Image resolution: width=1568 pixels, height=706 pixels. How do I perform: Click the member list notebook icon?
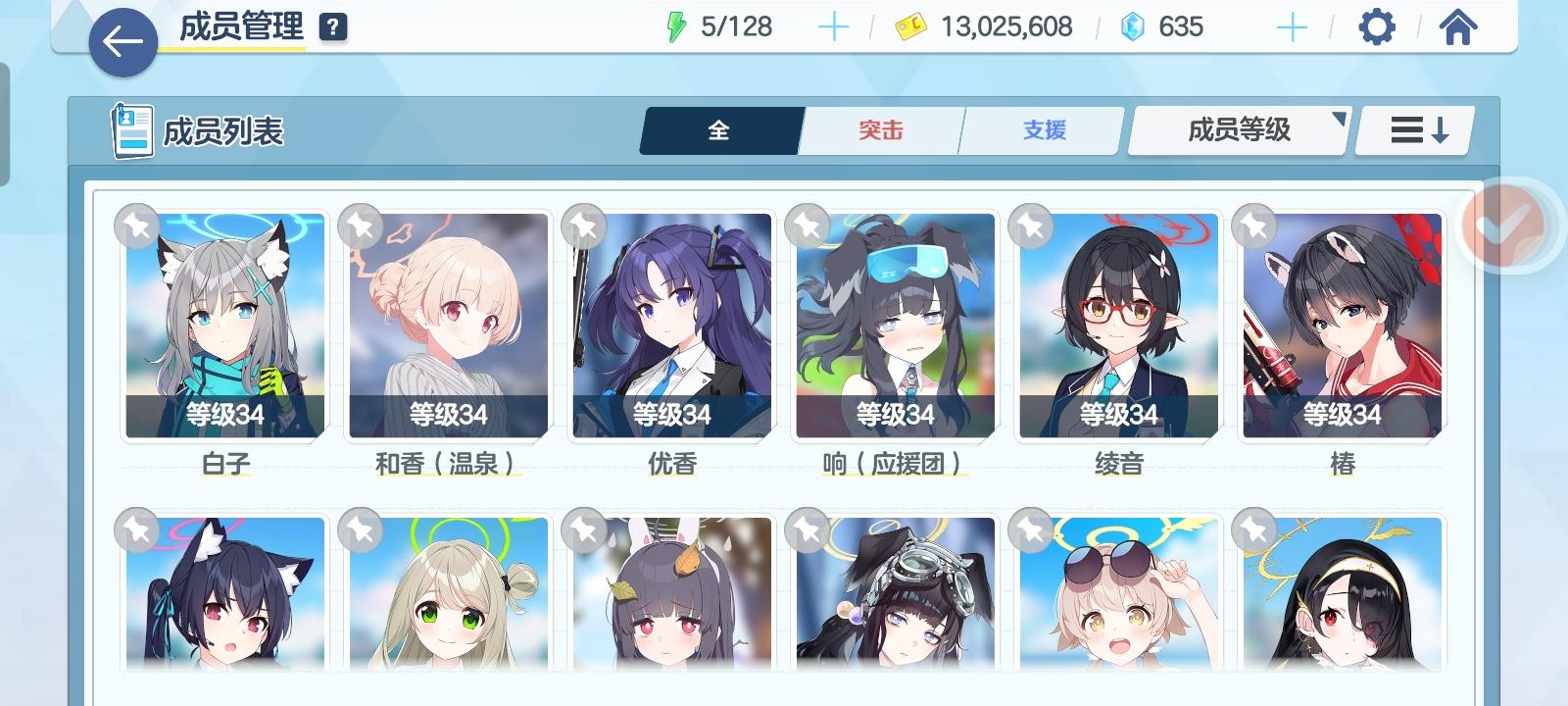point(130,128)
